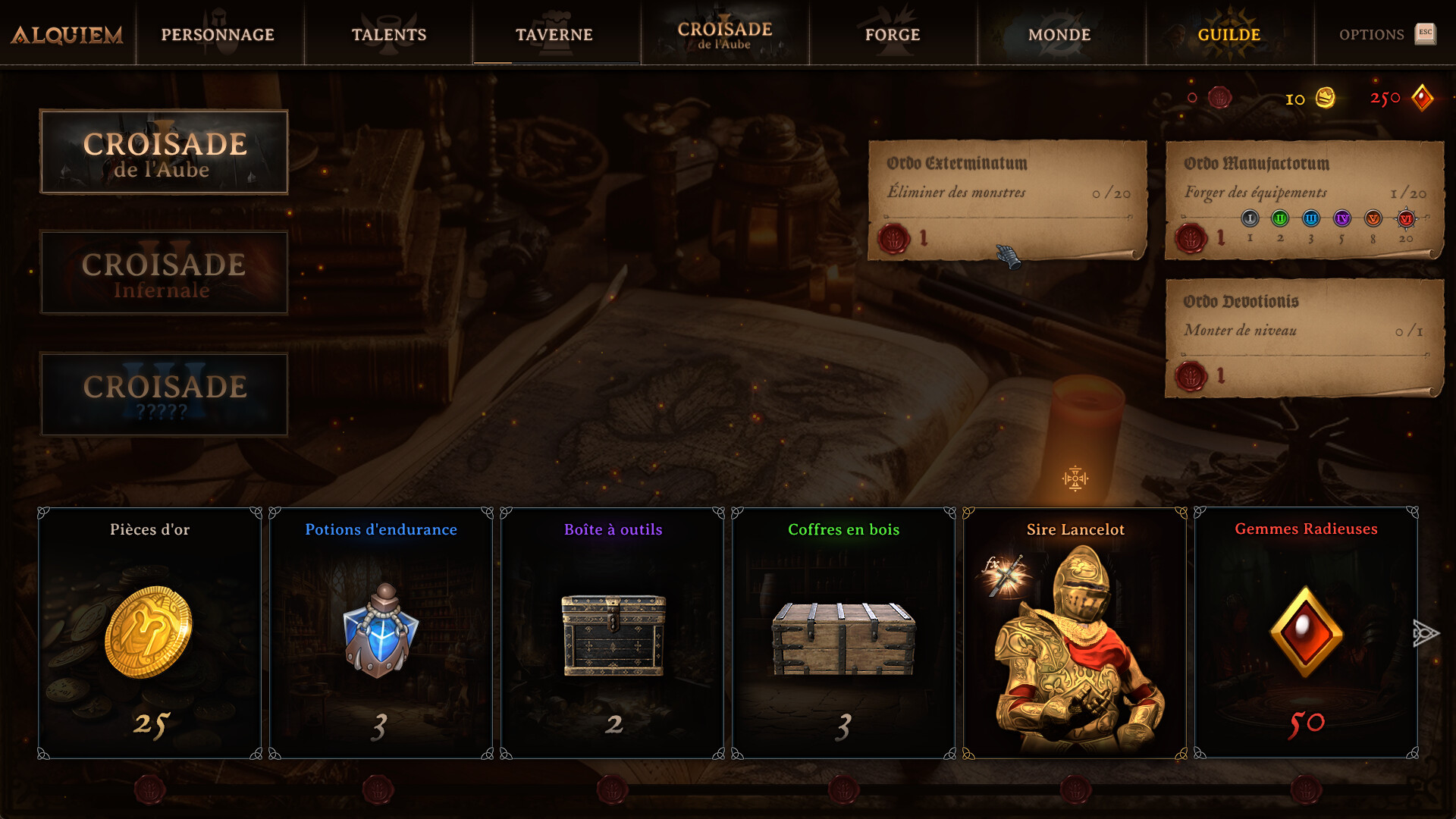Viewport: 1456px width, 819px height.
Task: Select the tier I milestone icon in Ordo Manufactorum
Action: coord(1250,219)
